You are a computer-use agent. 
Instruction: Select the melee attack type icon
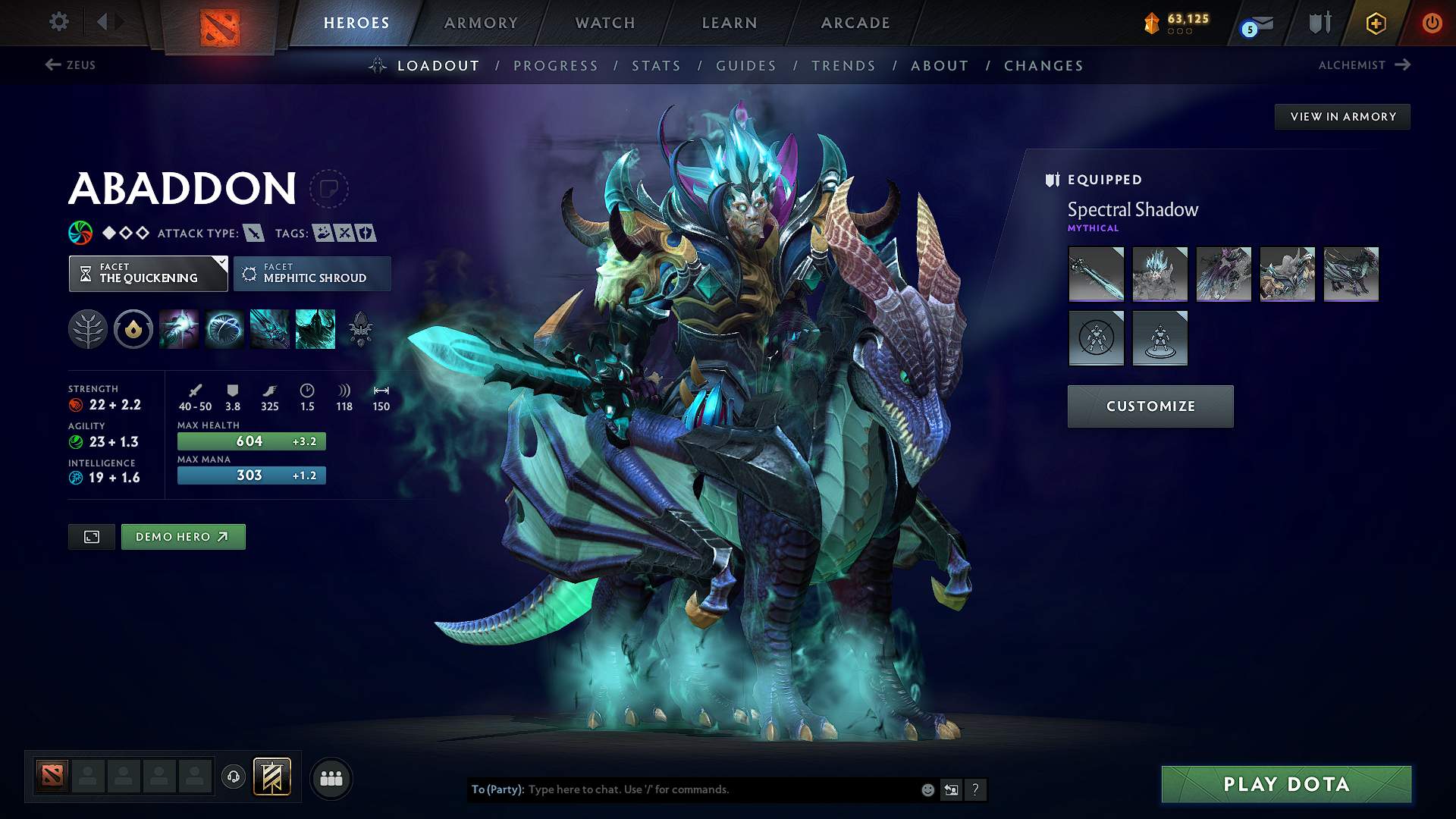tap(253, 233)
